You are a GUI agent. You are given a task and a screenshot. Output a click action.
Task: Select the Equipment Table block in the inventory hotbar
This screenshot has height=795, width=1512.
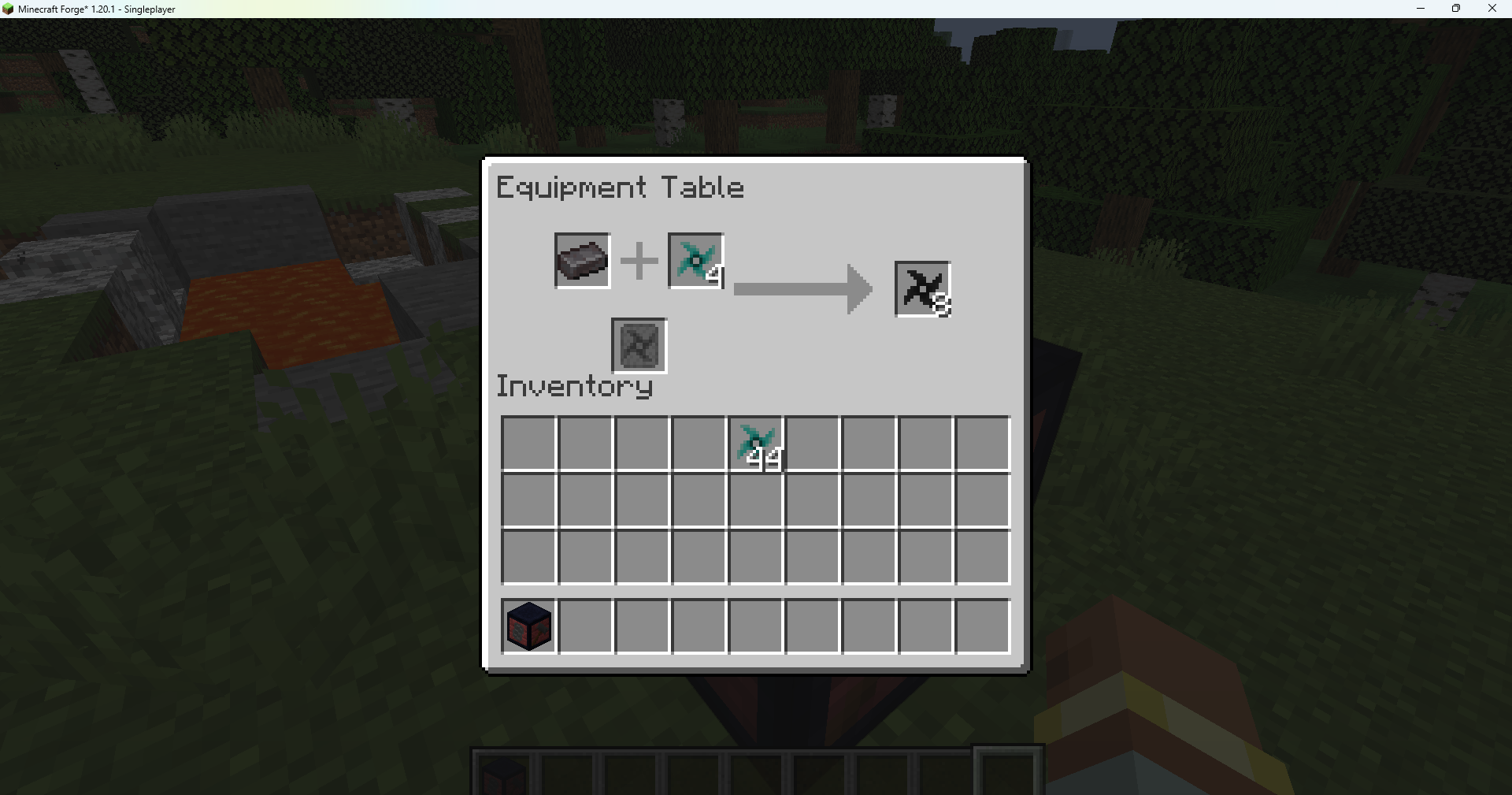tap(528, 626)
